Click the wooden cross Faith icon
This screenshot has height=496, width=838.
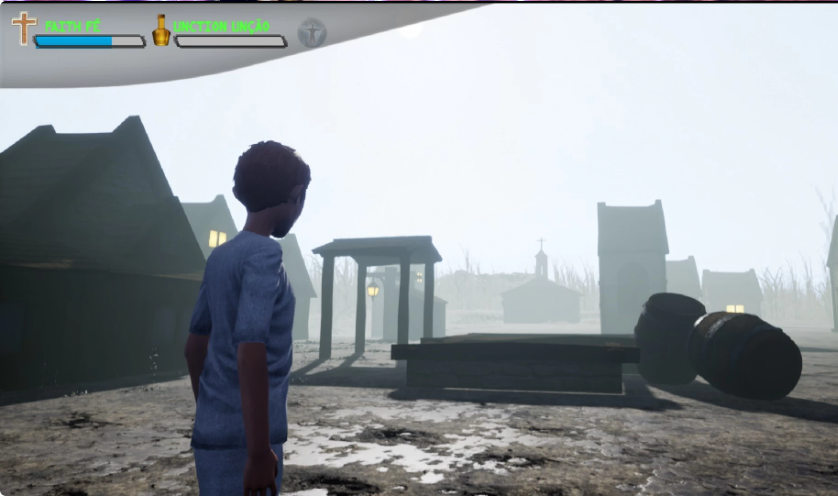23,28
